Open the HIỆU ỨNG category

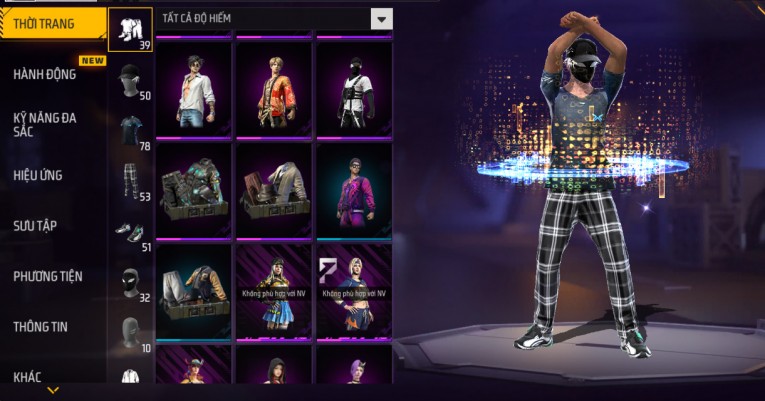40,175
